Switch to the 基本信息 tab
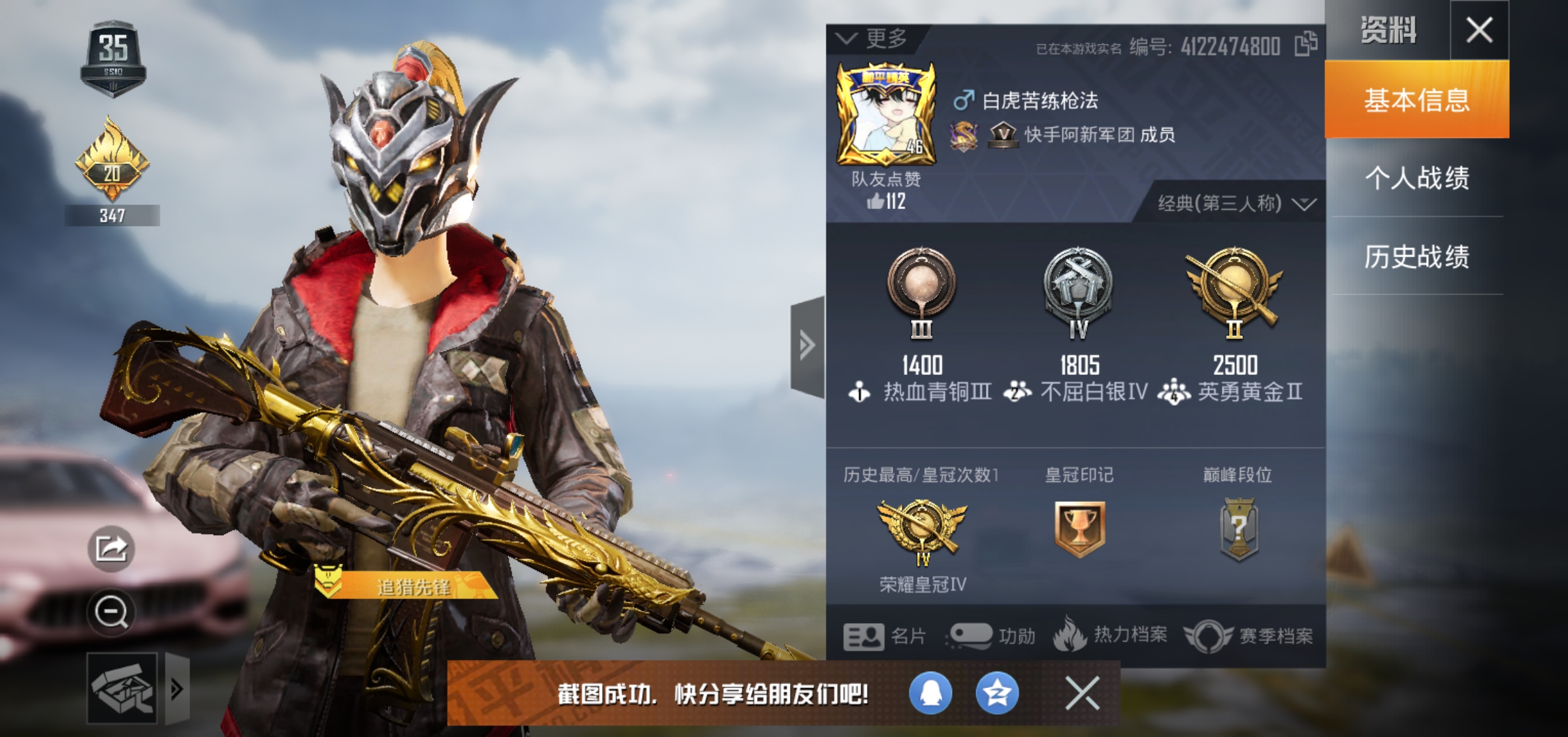The width and height of the screenshot is (1568, 737). coord(1416,100)
